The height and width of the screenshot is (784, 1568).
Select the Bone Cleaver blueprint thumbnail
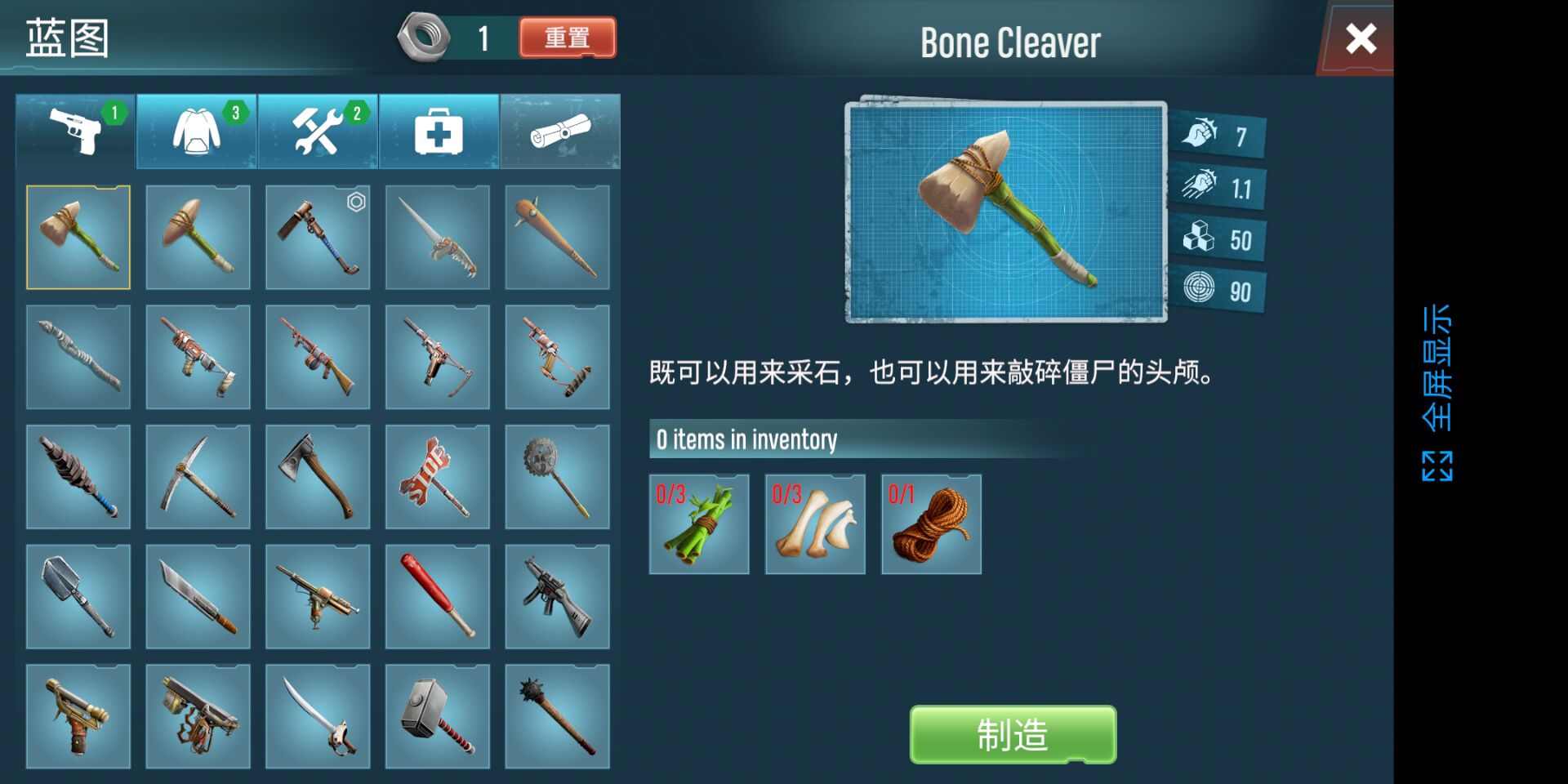click(x=78, y=237)
